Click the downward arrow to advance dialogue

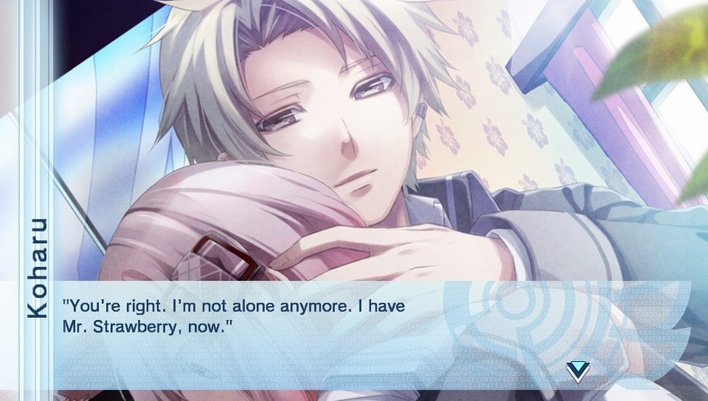click(578, 372)
